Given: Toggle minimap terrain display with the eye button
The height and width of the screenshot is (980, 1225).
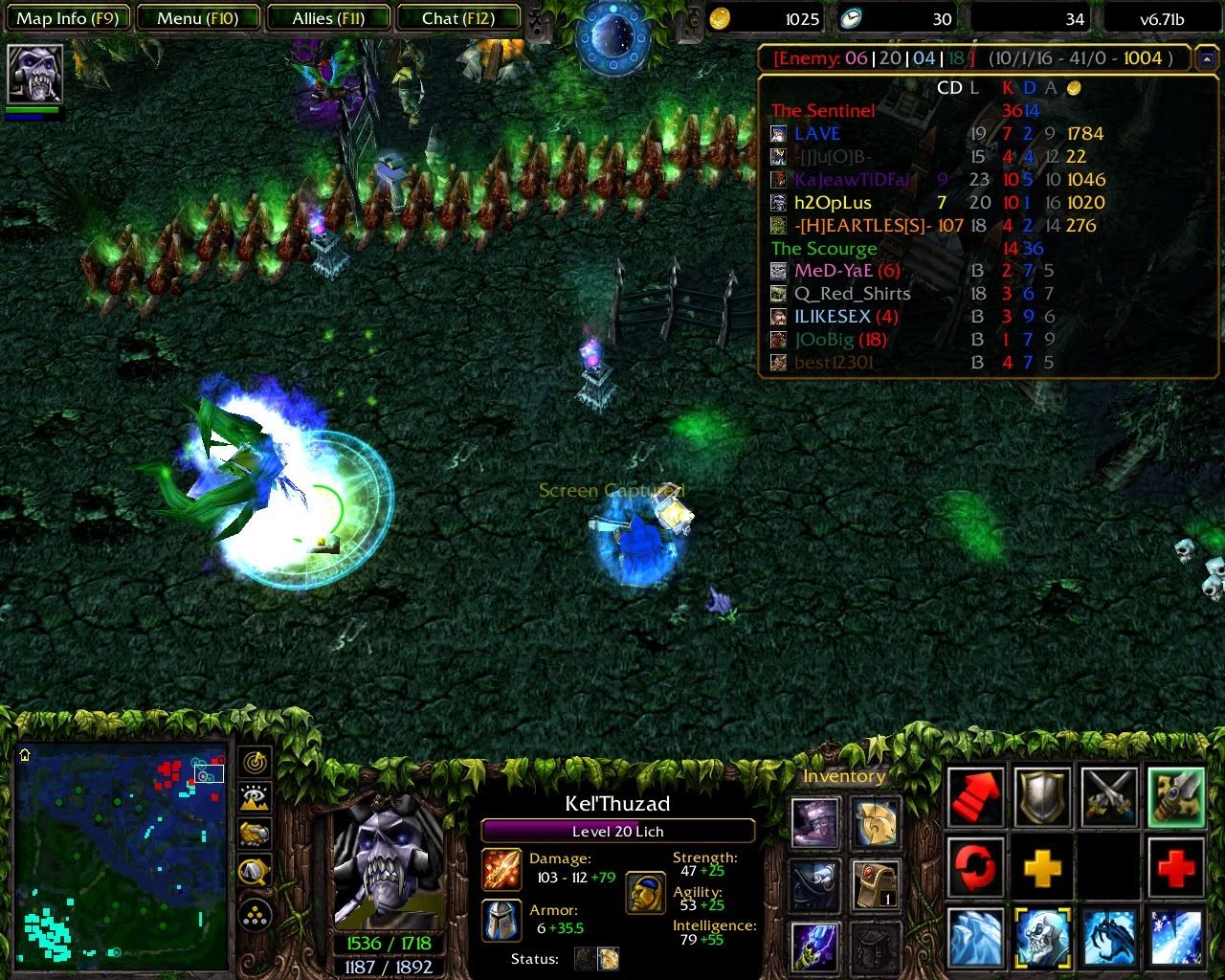Looking at the screenshot, I should (255, 797).
